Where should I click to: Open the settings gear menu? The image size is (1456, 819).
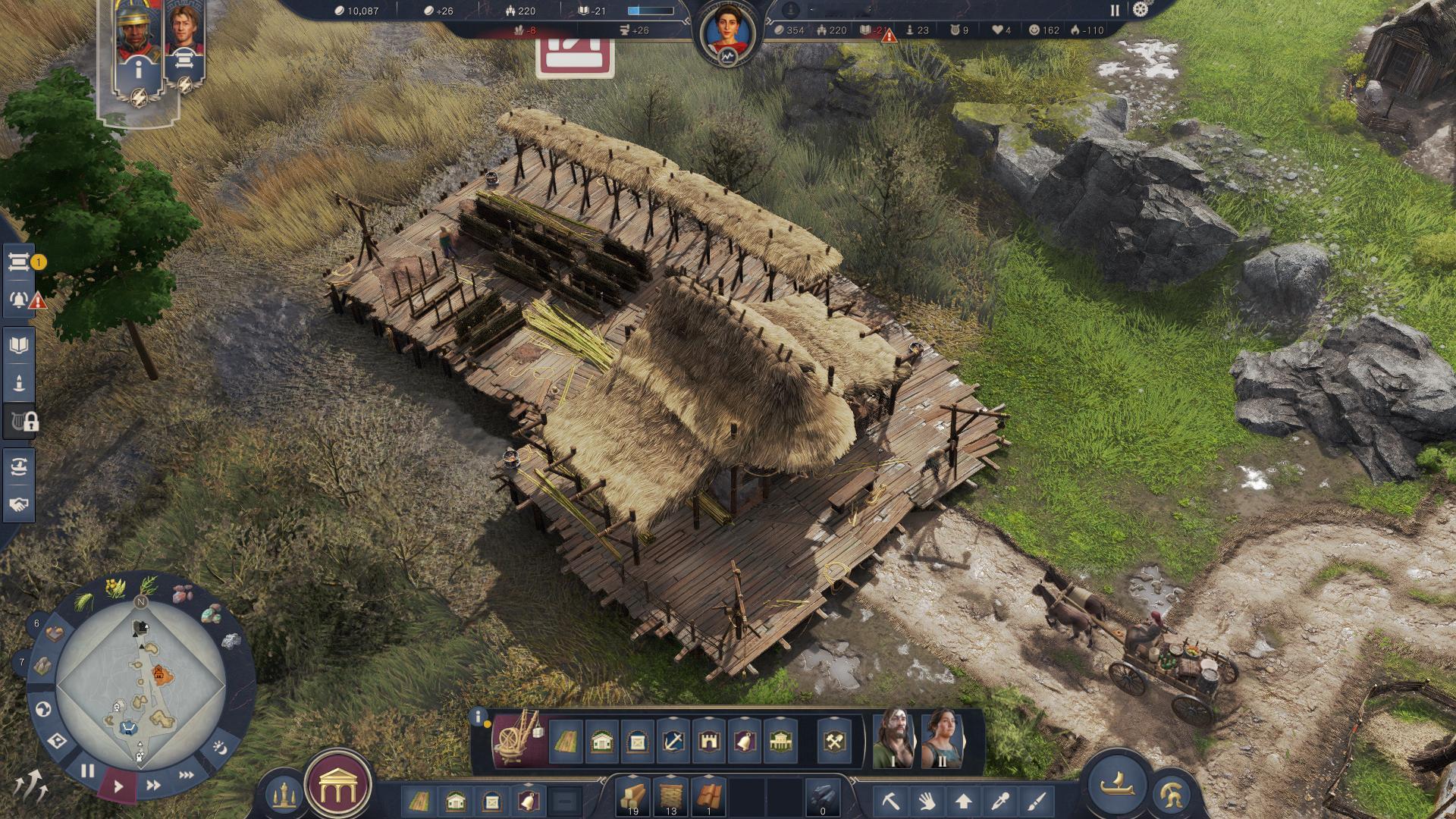(1140, 10)
